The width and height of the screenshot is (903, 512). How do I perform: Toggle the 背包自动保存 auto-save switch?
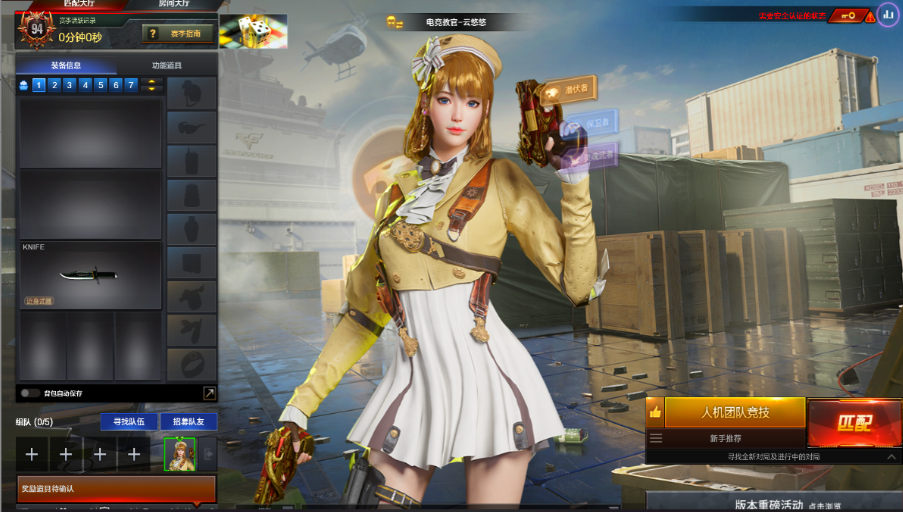(x=30, y=393)
